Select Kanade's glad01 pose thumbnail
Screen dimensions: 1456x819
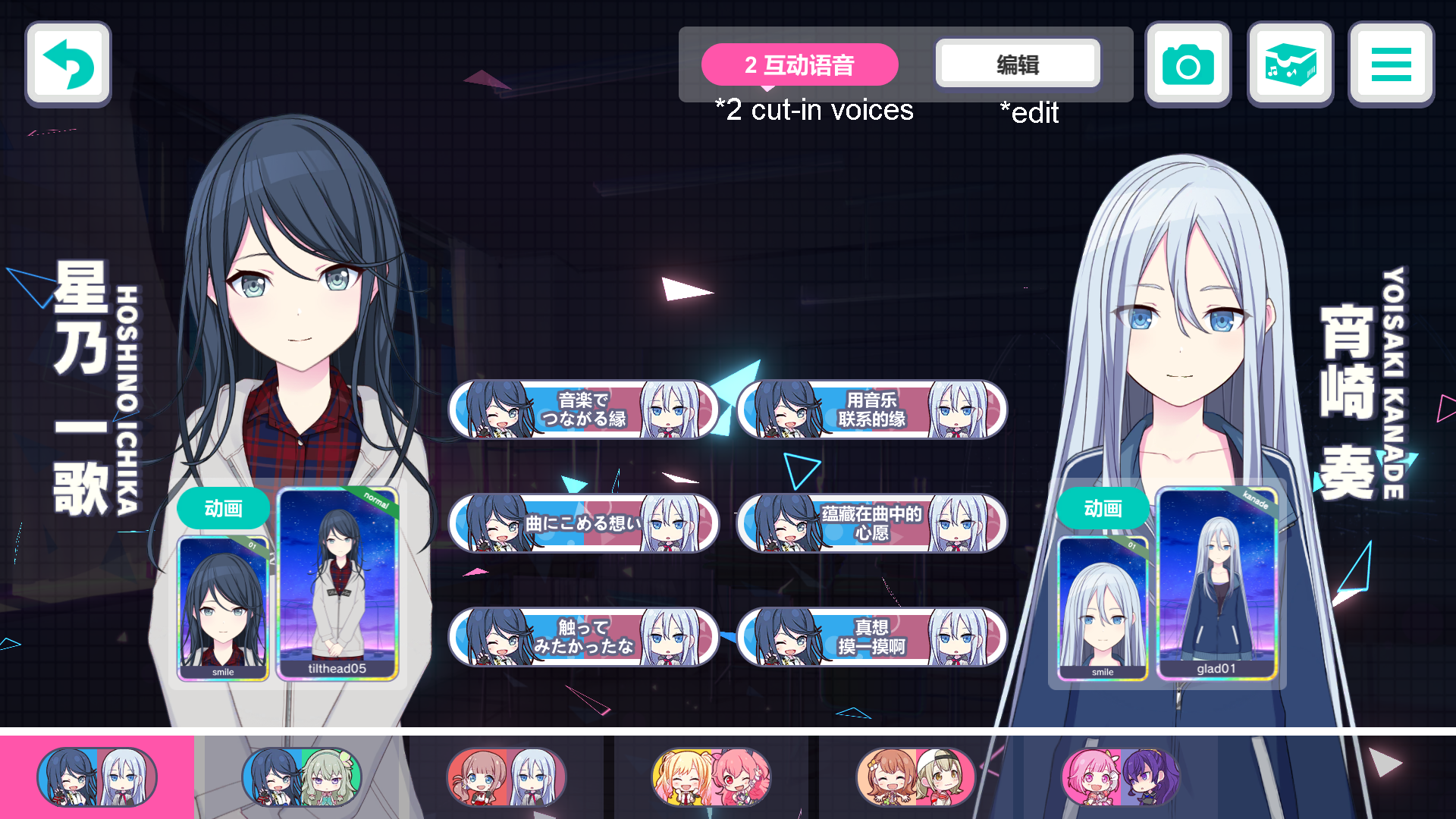1216,584
